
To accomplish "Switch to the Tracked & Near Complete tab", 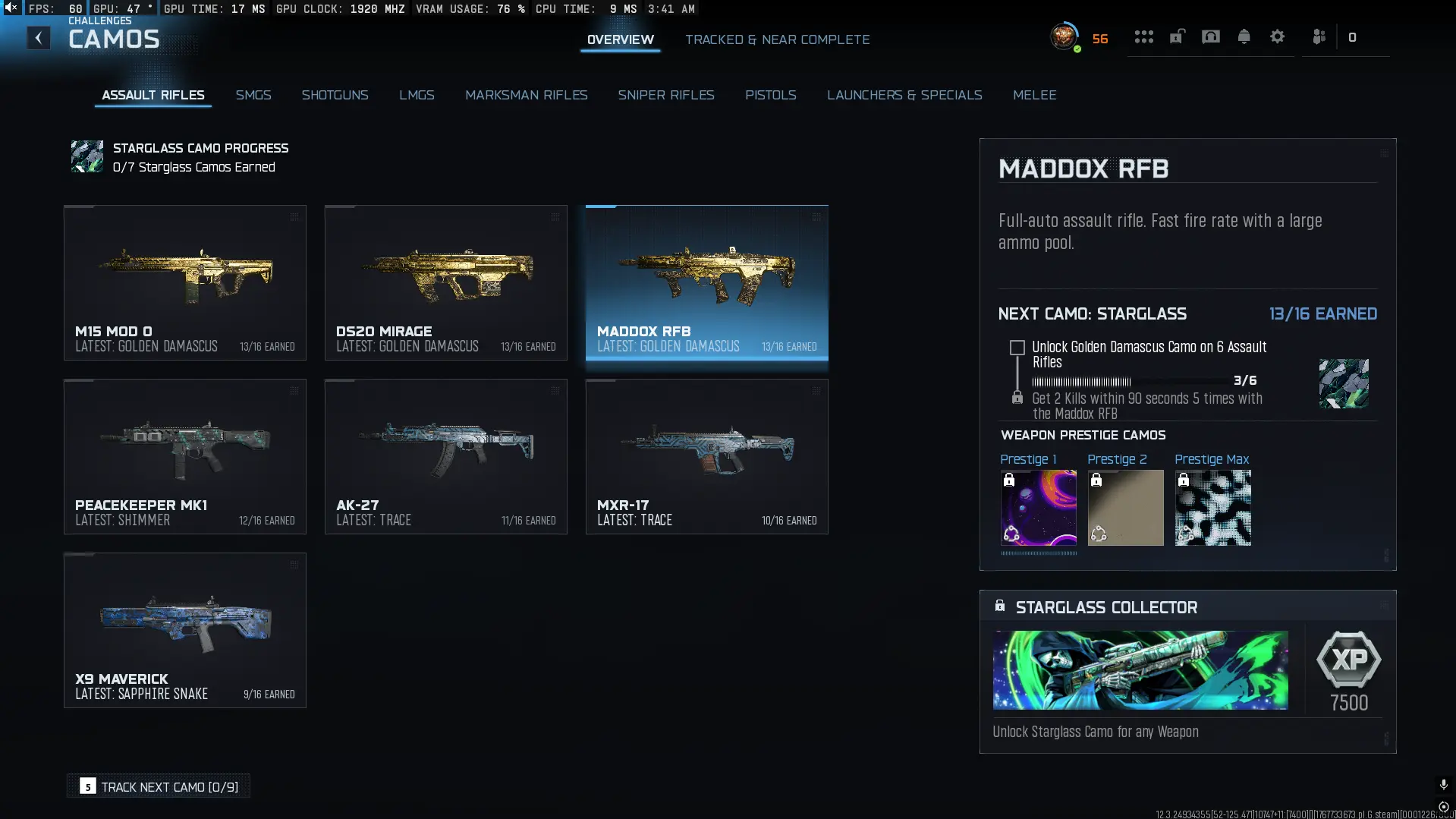I will tap(778, 39).
